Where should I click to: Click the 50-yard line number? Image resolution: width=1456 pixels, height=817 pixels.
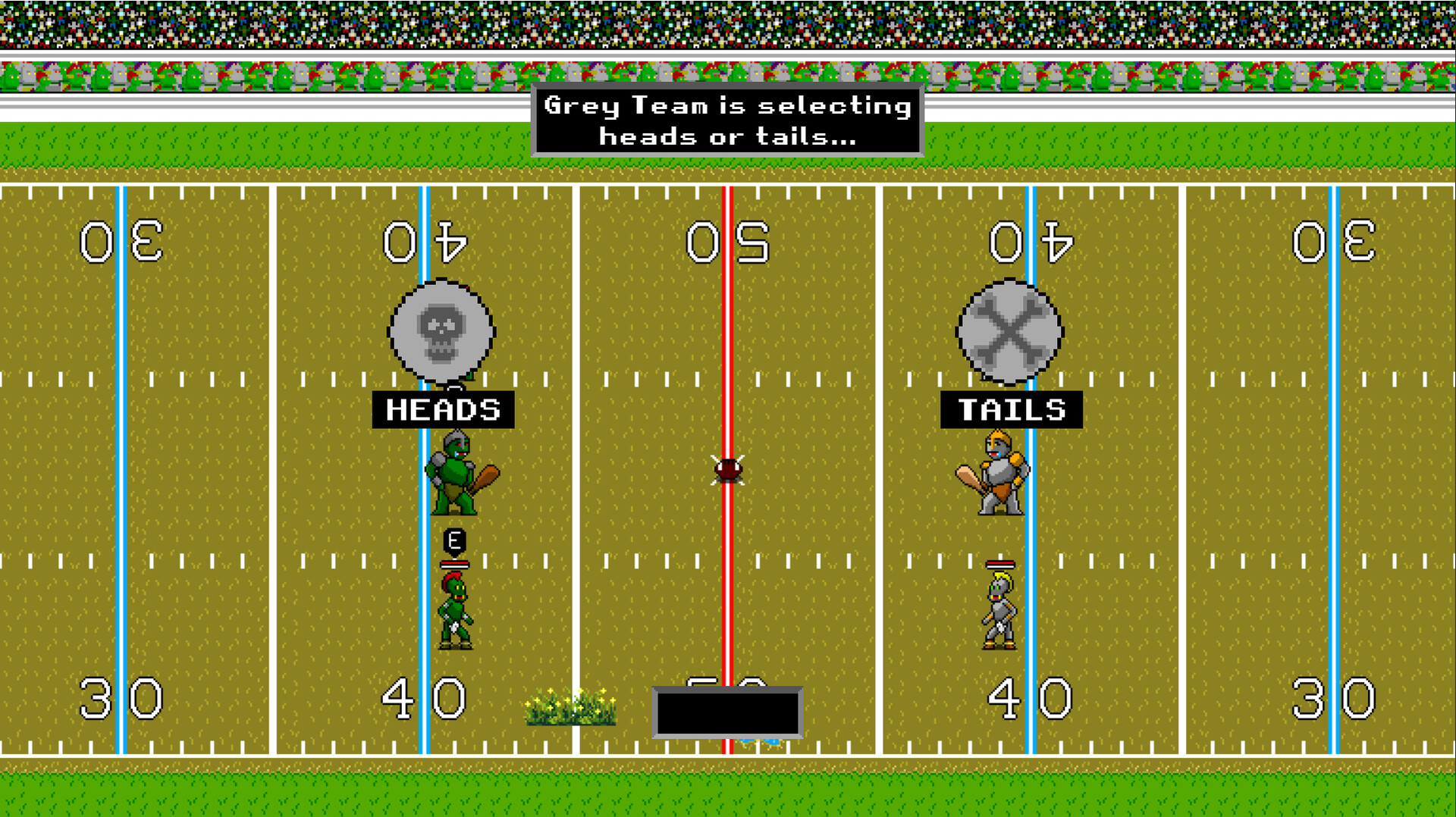(726, 243)
